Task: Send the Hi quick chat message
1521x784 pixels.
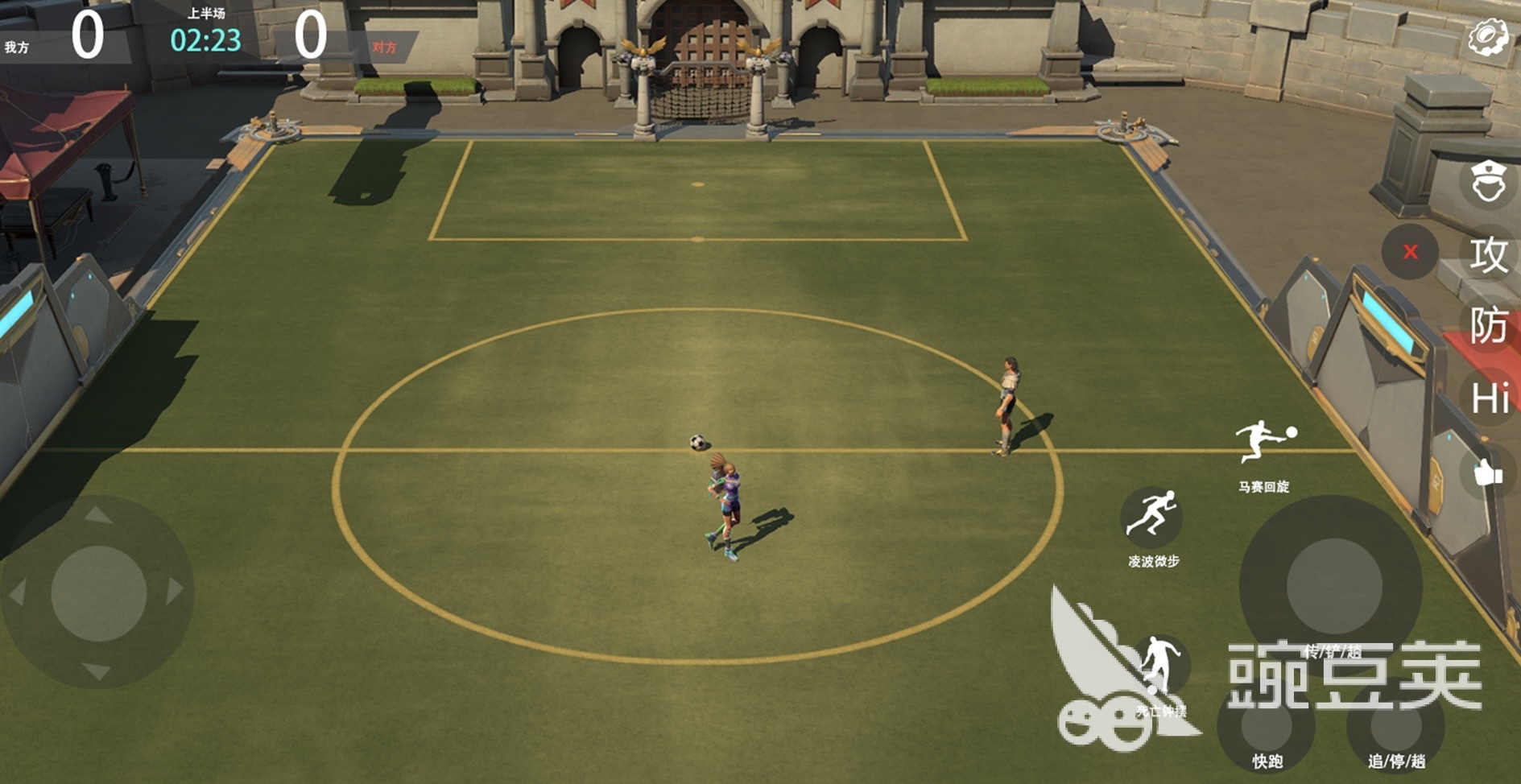Action: point(1489,398)
